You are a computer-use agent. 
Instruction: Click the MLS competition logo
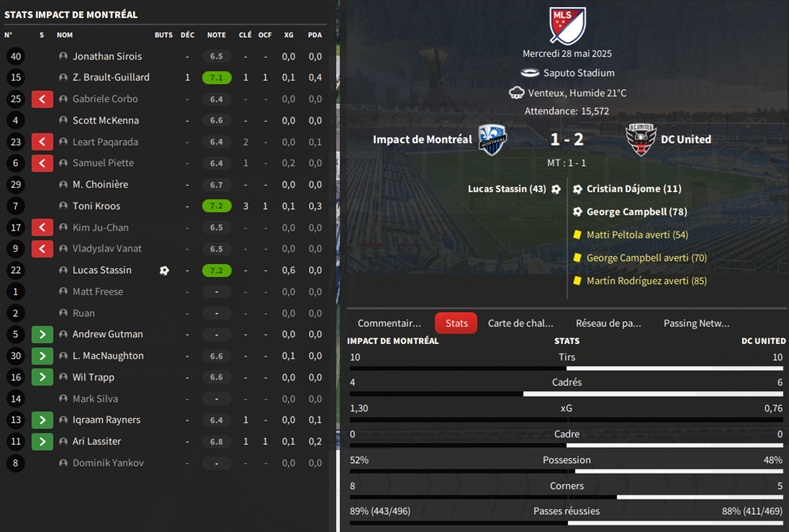pyautogui.click(x=567, y=25)
